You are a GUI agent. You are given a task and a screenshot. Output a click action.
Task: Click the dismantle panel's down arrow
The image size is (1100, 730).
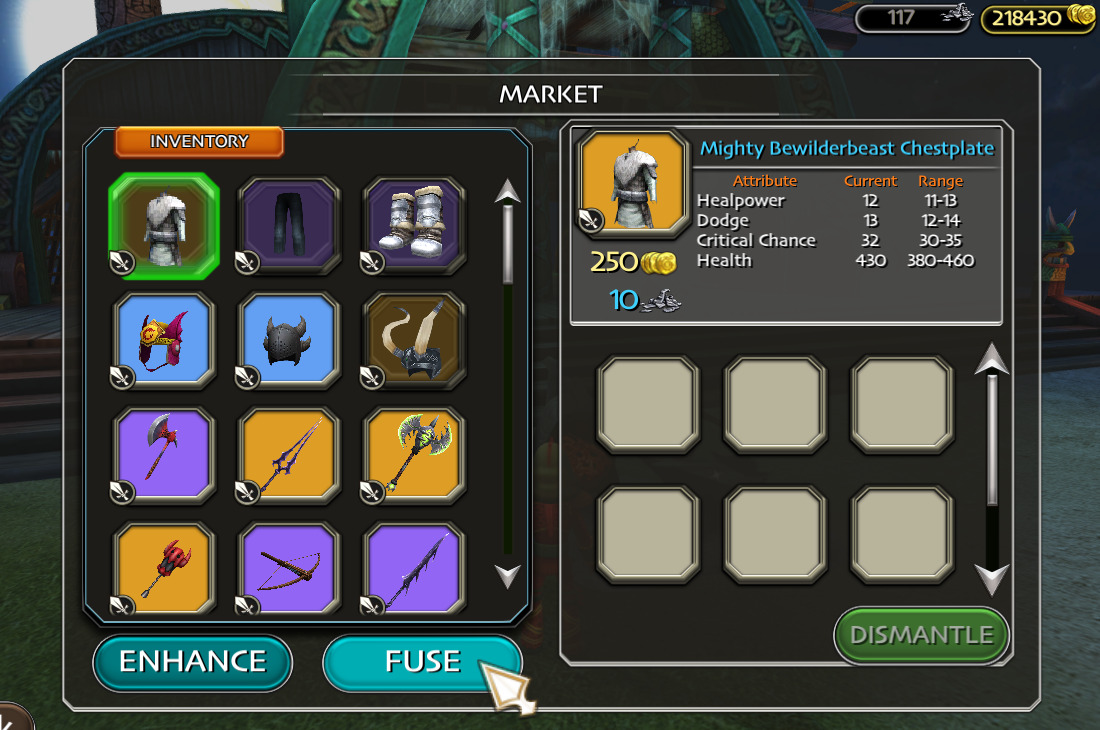coord(991,579)
